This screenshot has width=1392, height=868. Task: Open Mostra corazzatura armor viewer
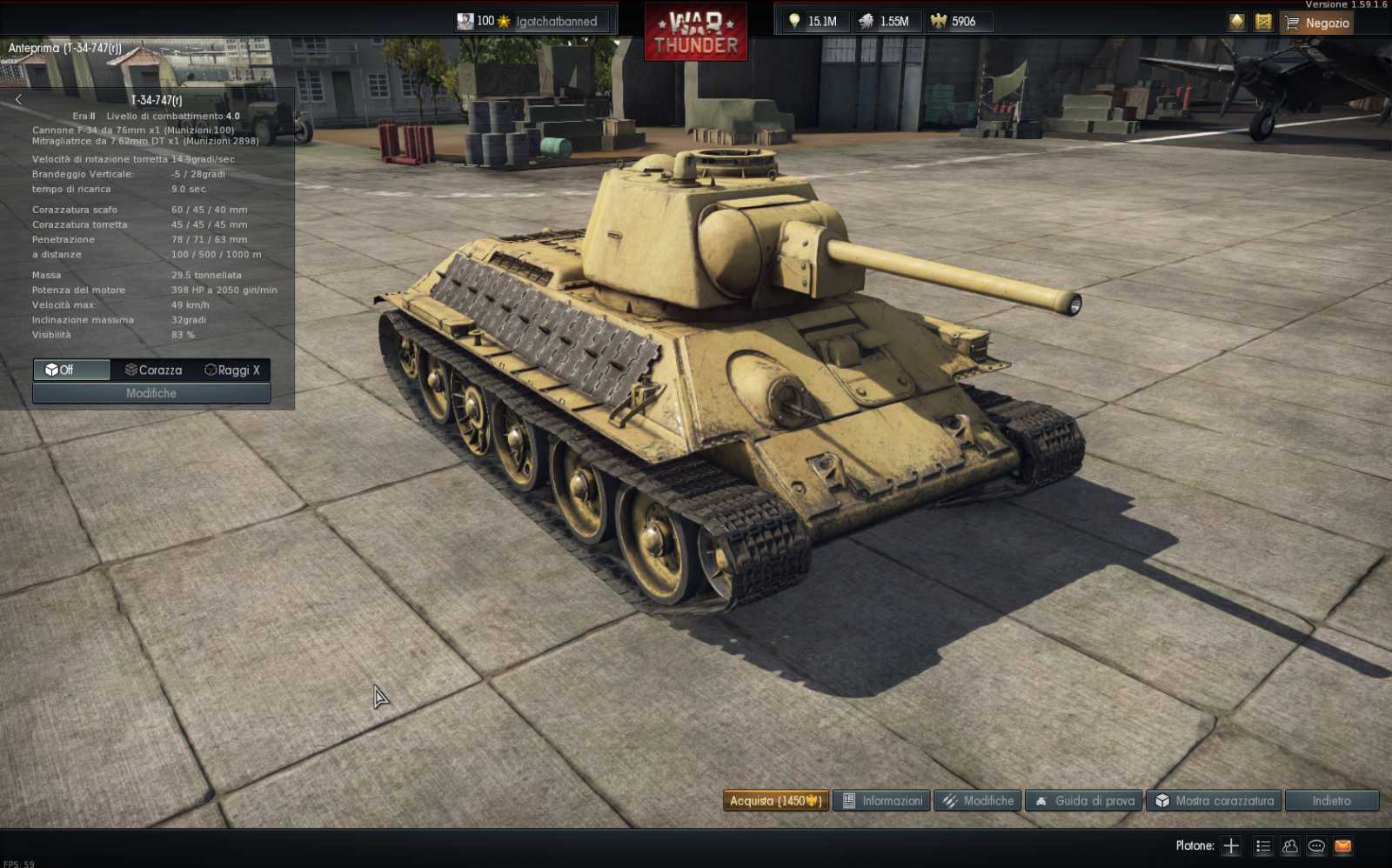1213,800
